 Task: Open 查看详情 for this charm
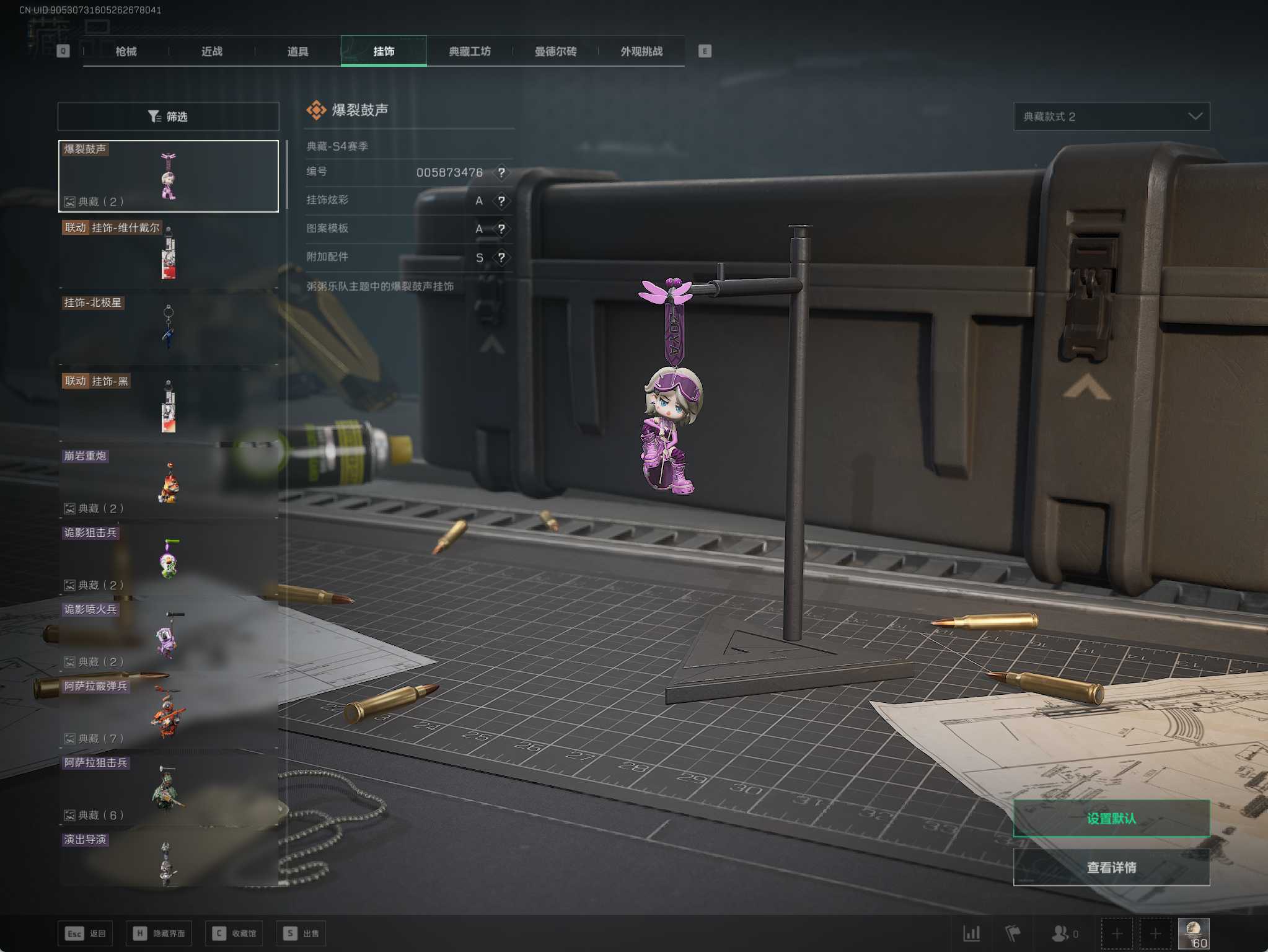(1111, 867)
